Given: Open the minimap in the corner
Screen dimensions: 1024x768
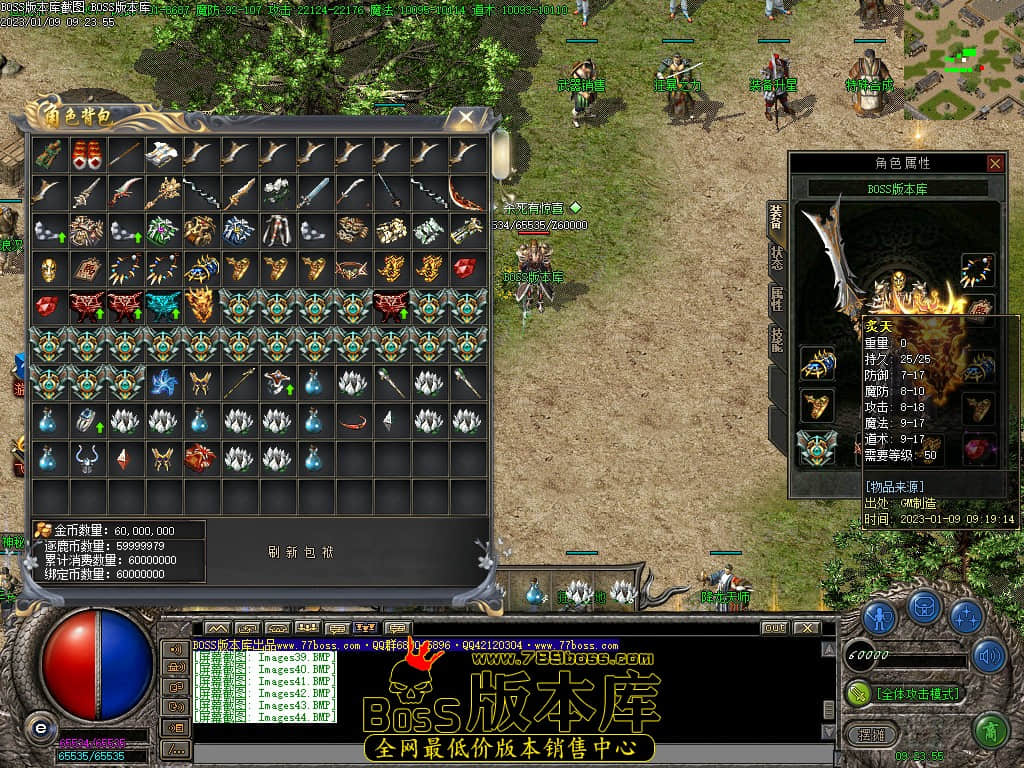Looking at the screenshot, I should point(963,58).
